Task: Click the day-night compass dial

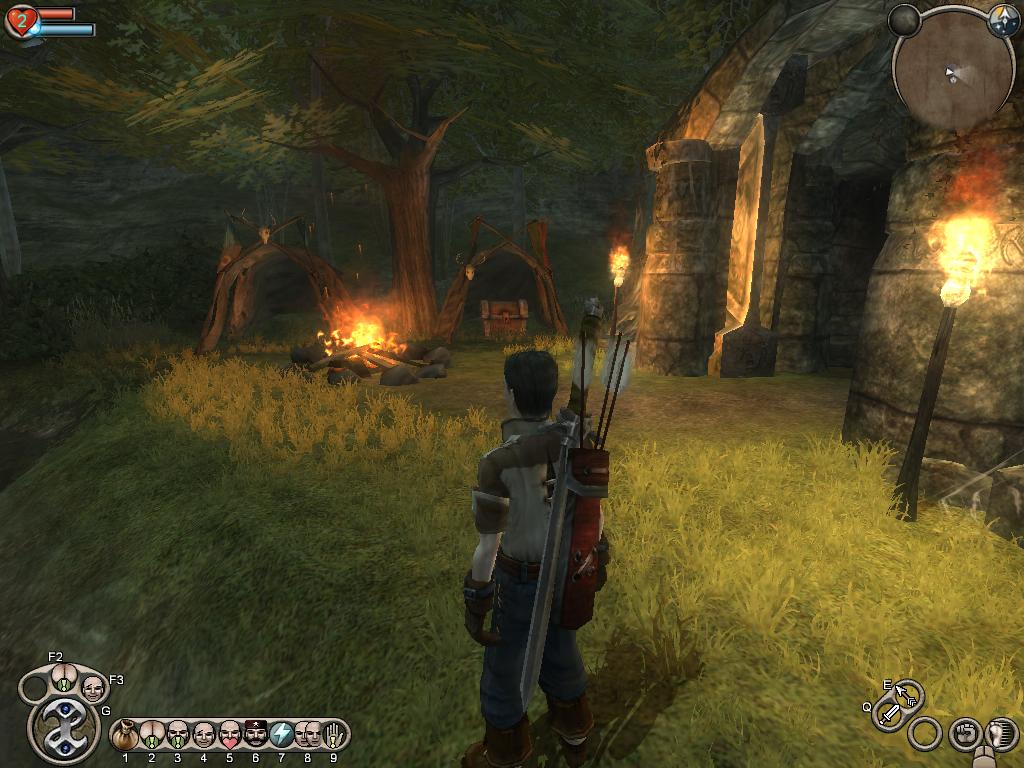Action: tap(1003, 22)
